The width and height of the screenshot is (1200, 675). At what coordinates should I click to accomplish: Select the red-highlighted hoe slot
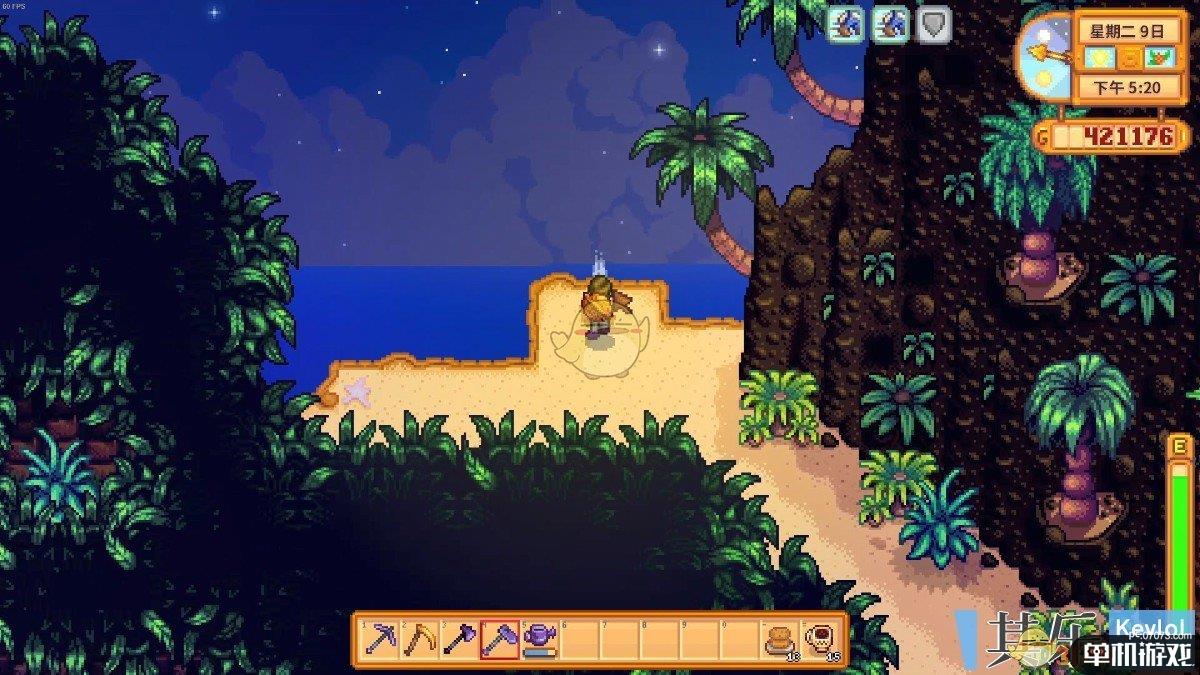[500, 639]
